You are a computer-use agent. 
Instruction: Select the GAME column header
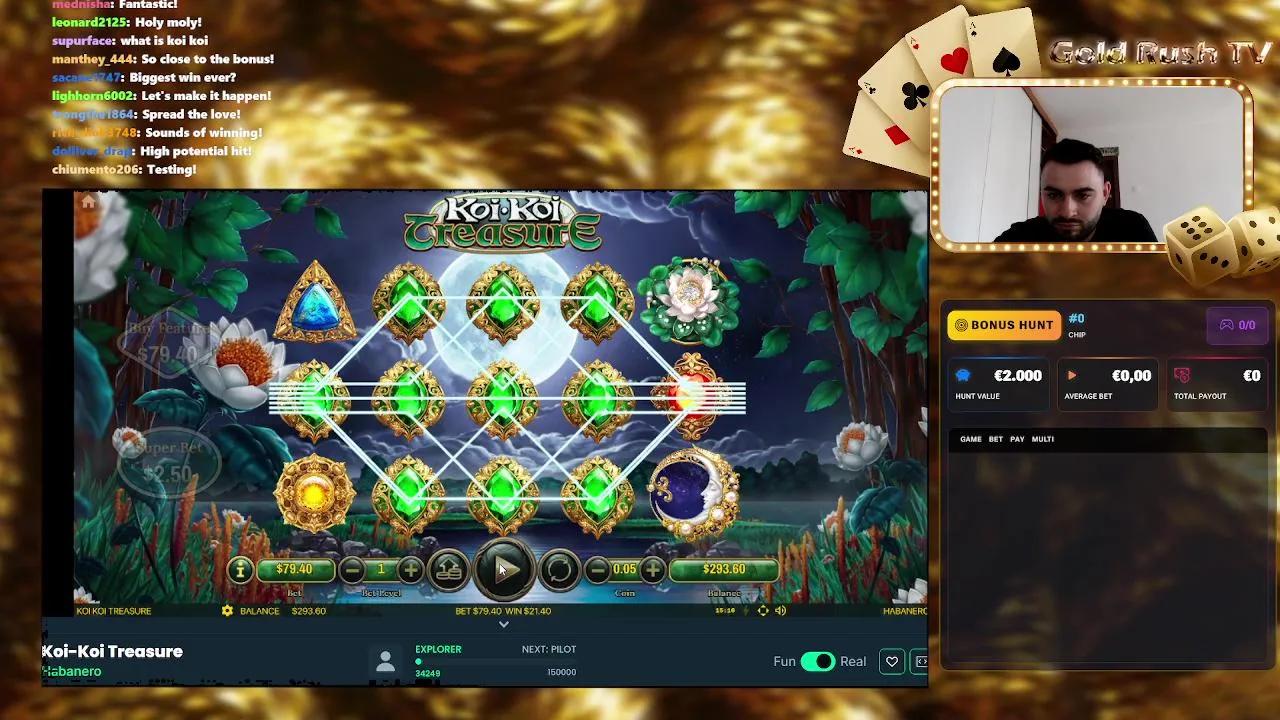click(969, 439)
